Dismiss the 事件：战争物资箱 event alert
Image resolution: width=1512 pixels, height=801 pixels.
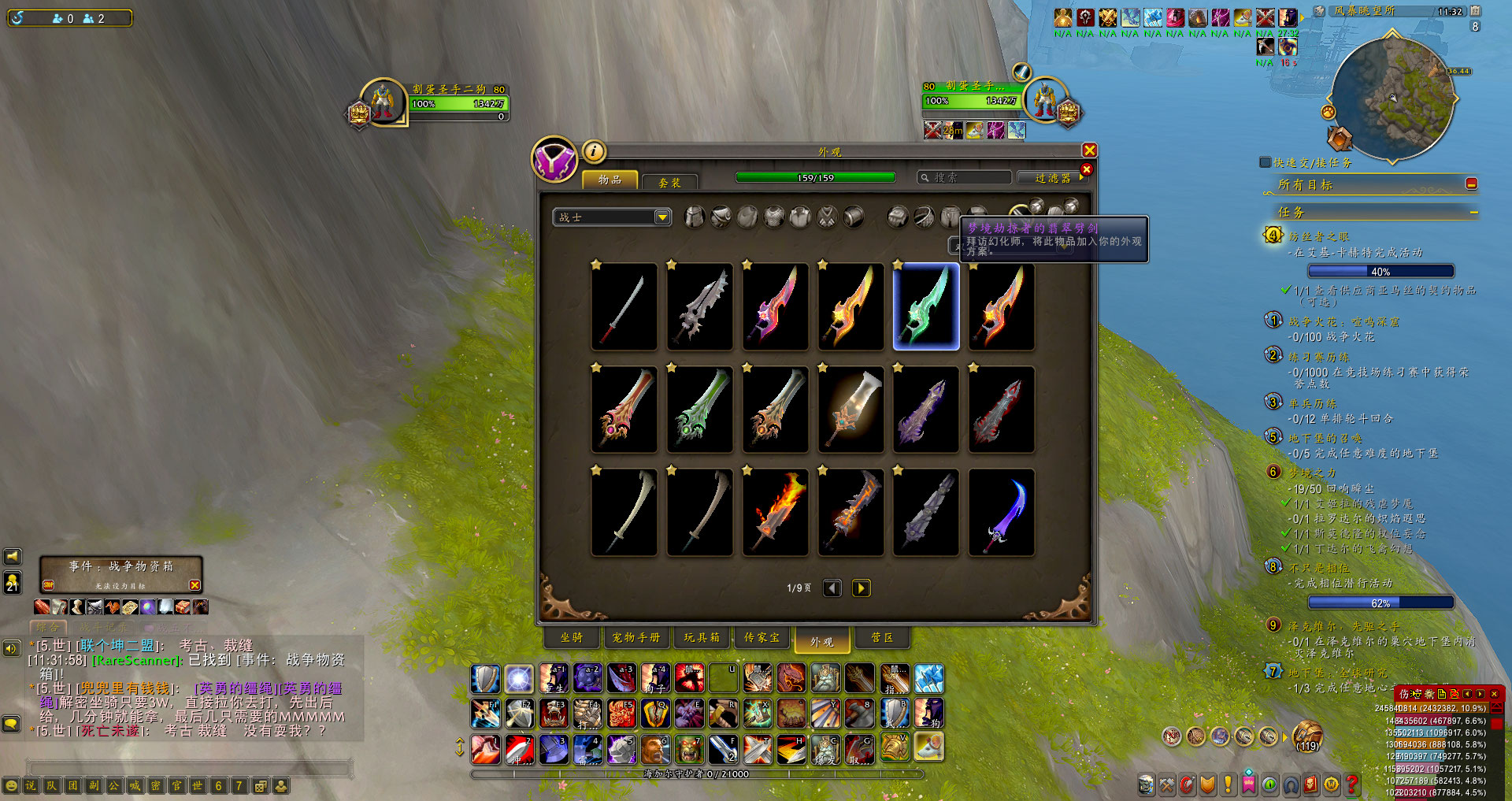195,585
